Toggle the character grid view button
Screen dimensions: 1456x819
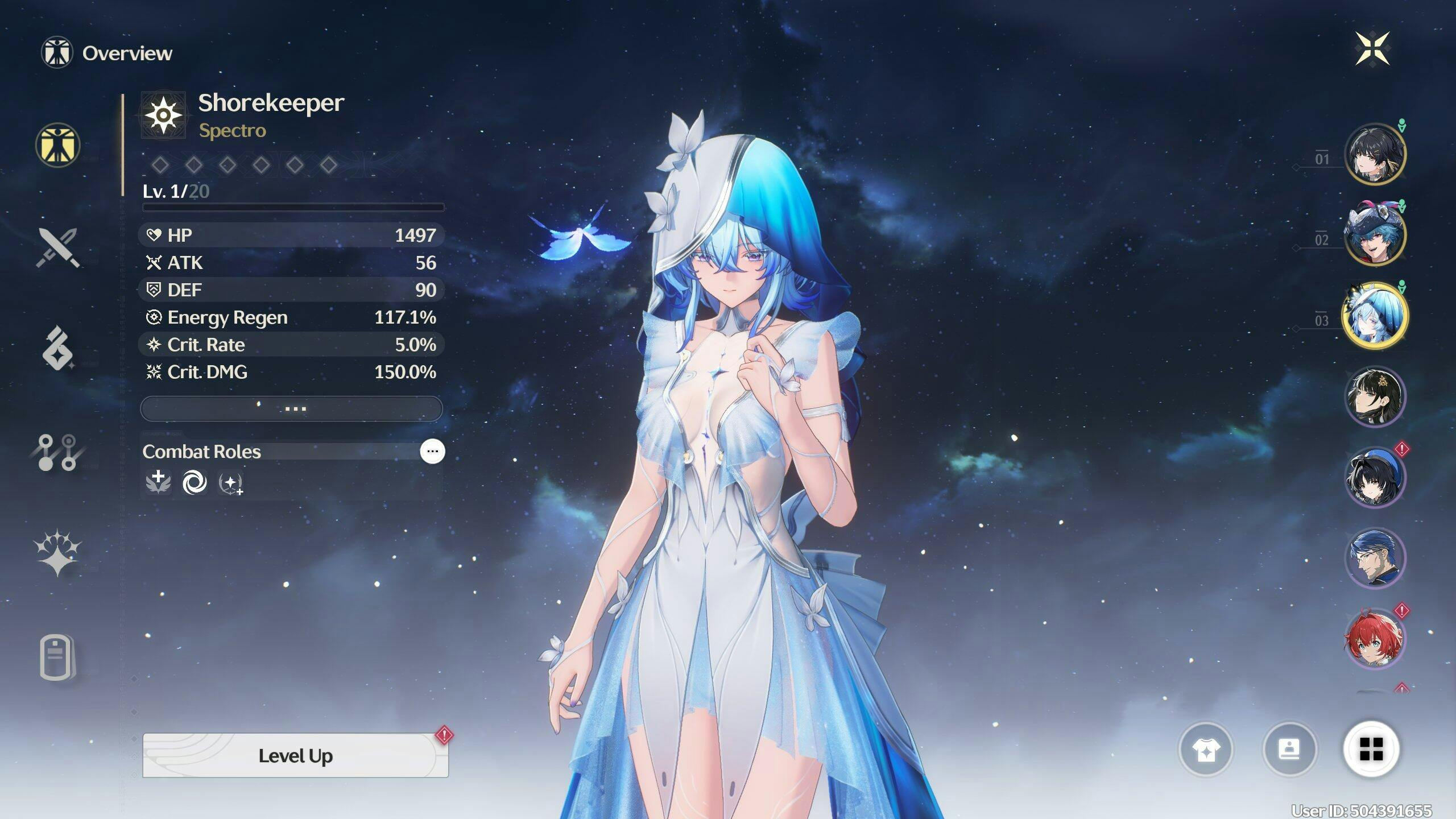[x=1371, y=750]
